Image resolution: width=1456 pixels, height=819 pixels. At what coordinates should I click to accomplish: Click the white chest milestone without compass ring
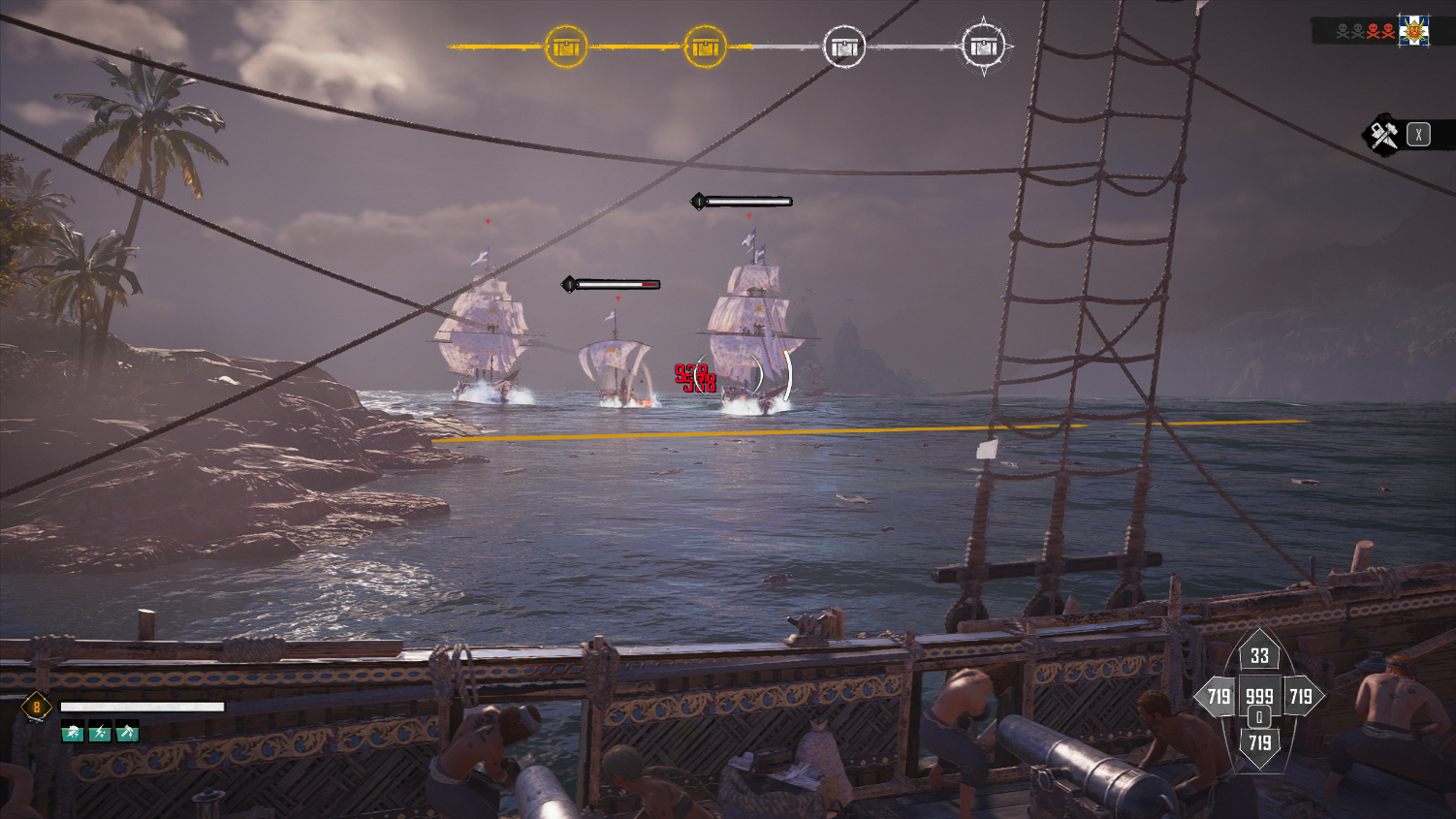pos(843,47)
